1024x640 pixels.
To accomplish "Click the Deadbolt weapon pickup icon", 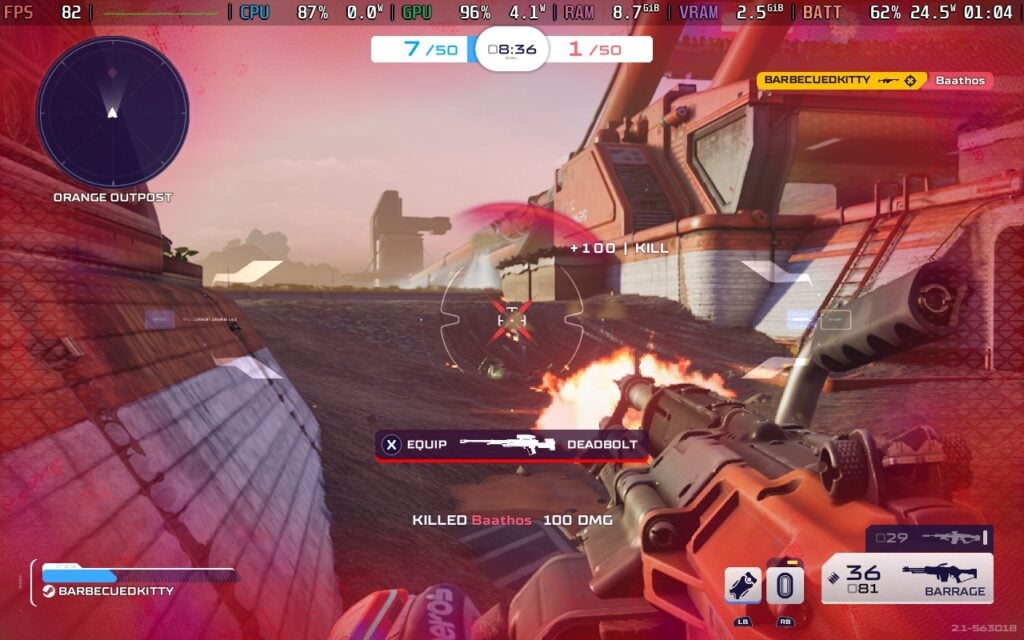I will pyautogui.click(x=513, y=444).
